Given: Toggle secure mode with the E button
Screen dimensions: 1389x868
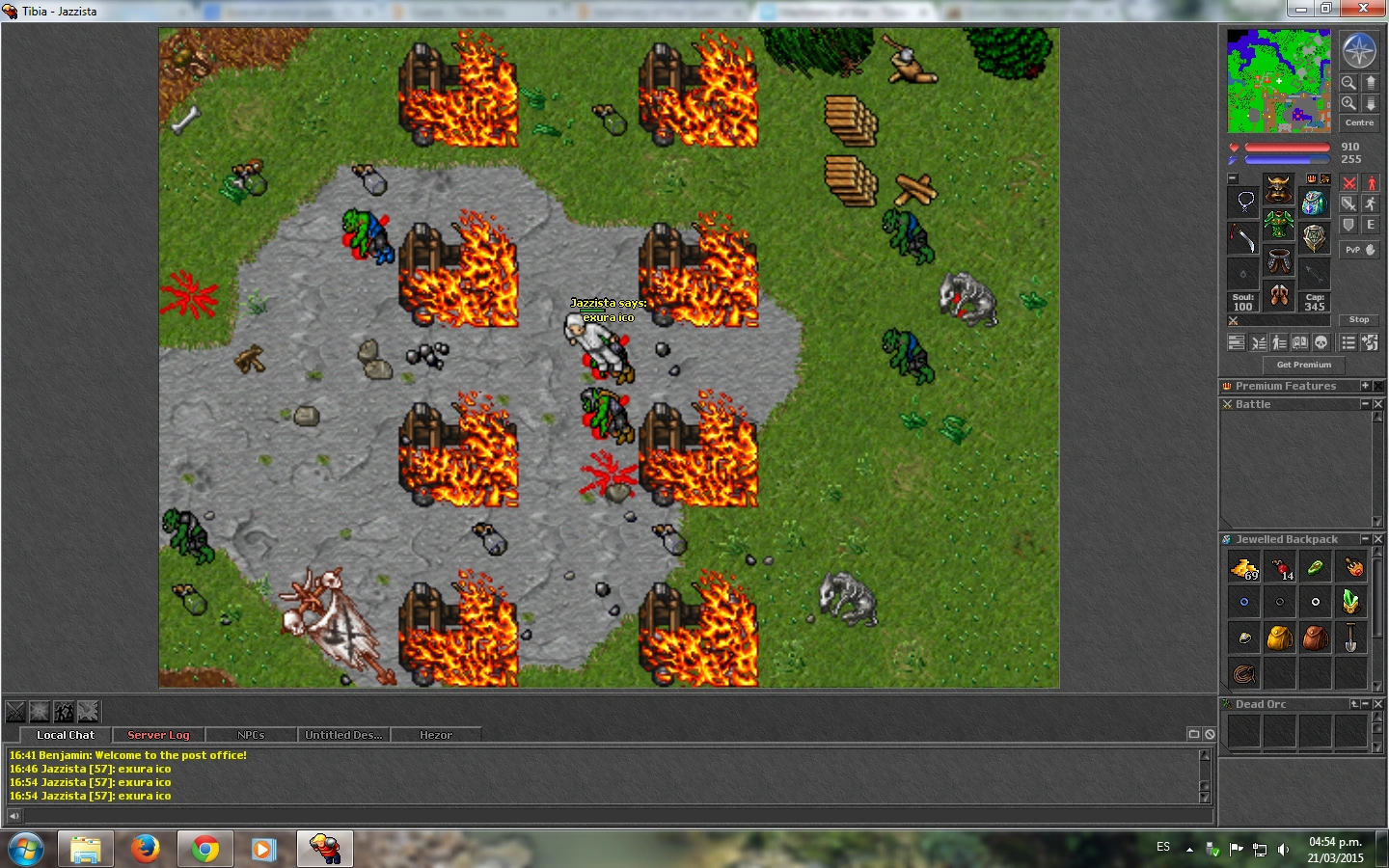Looking at the screenshot, I should pyautogui.click(x=1371, y=225).
